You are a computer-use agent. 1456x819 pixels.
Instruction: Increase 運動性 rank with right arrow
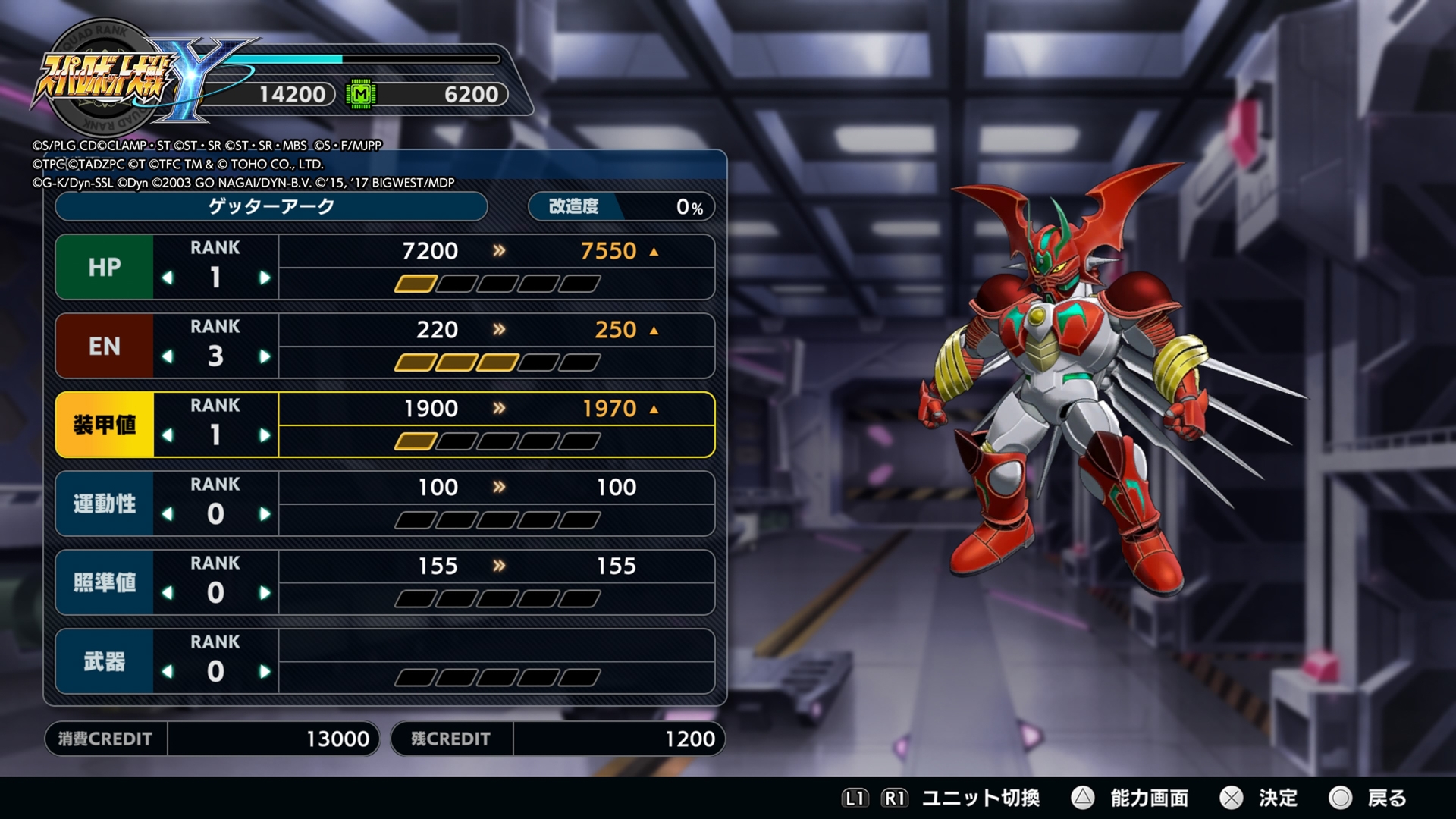point(265,515)
